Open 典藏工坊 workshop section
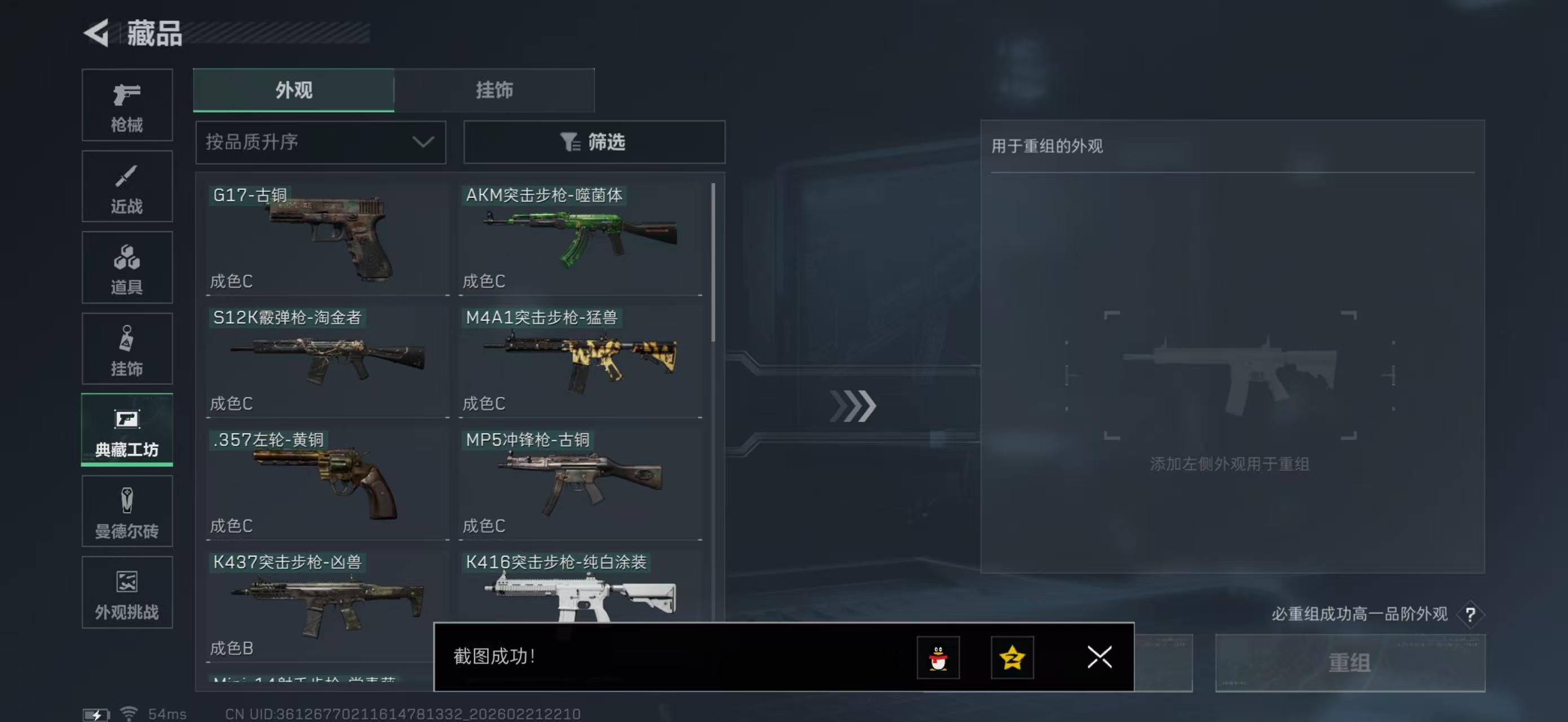The height and width of the screenshot is (722, 1568). pyautogui.click(x=127, y=430)
